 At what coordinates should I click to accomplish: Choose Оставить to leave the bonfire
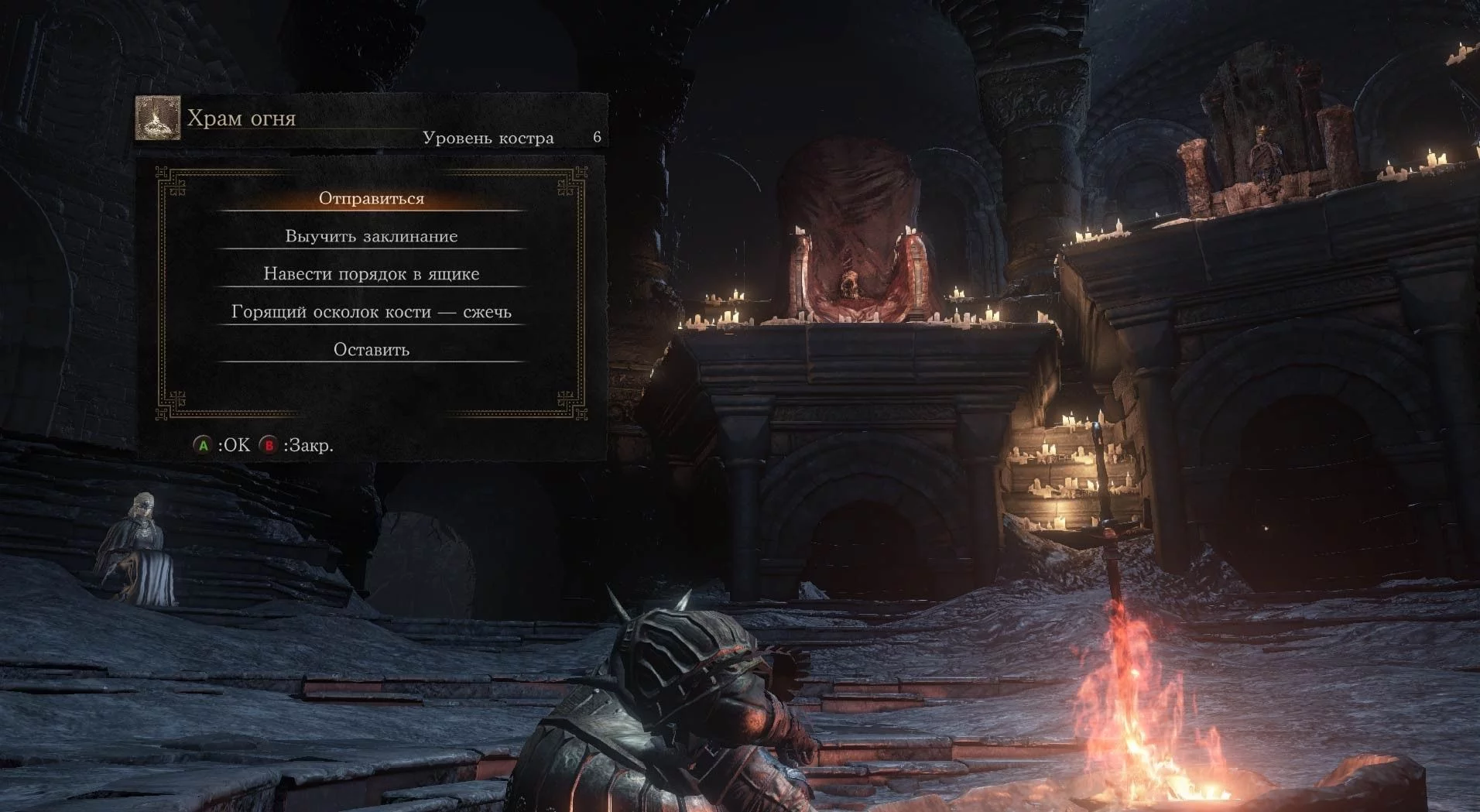click(371, 350)
